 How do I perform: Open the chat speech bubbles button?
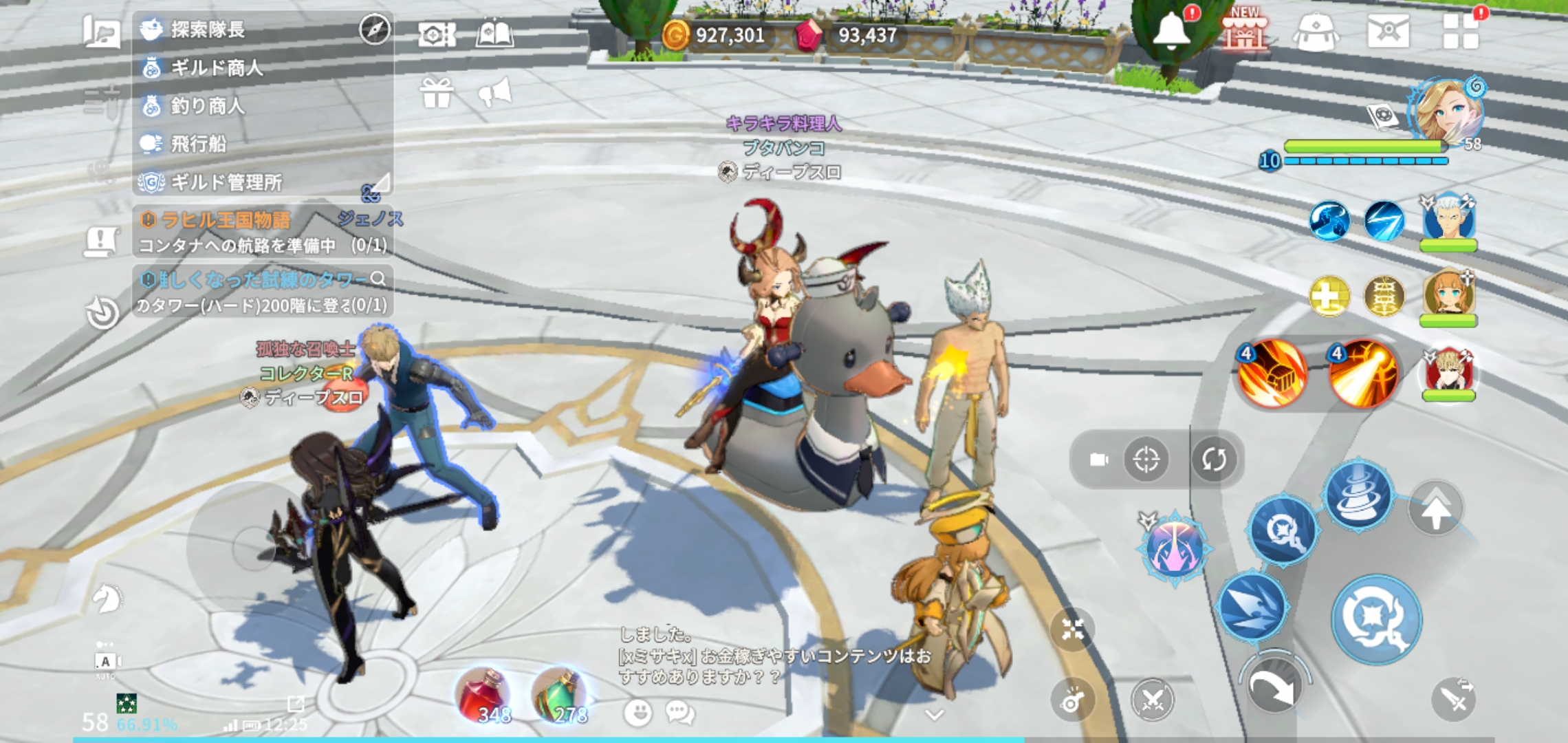tap(679, 713)
